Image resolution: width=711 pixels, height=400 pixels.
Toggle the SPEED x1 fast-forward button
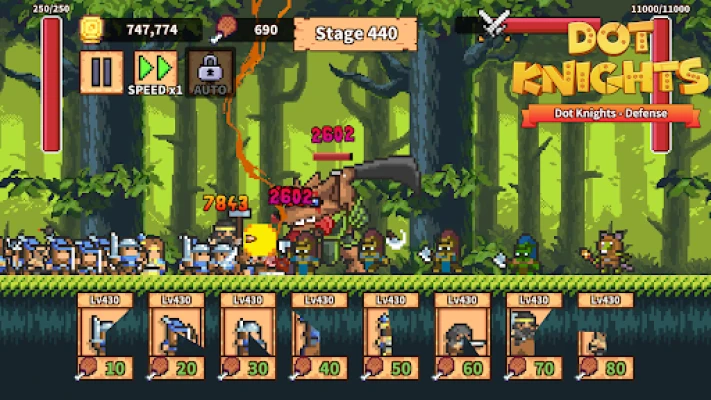coord(155,72)
